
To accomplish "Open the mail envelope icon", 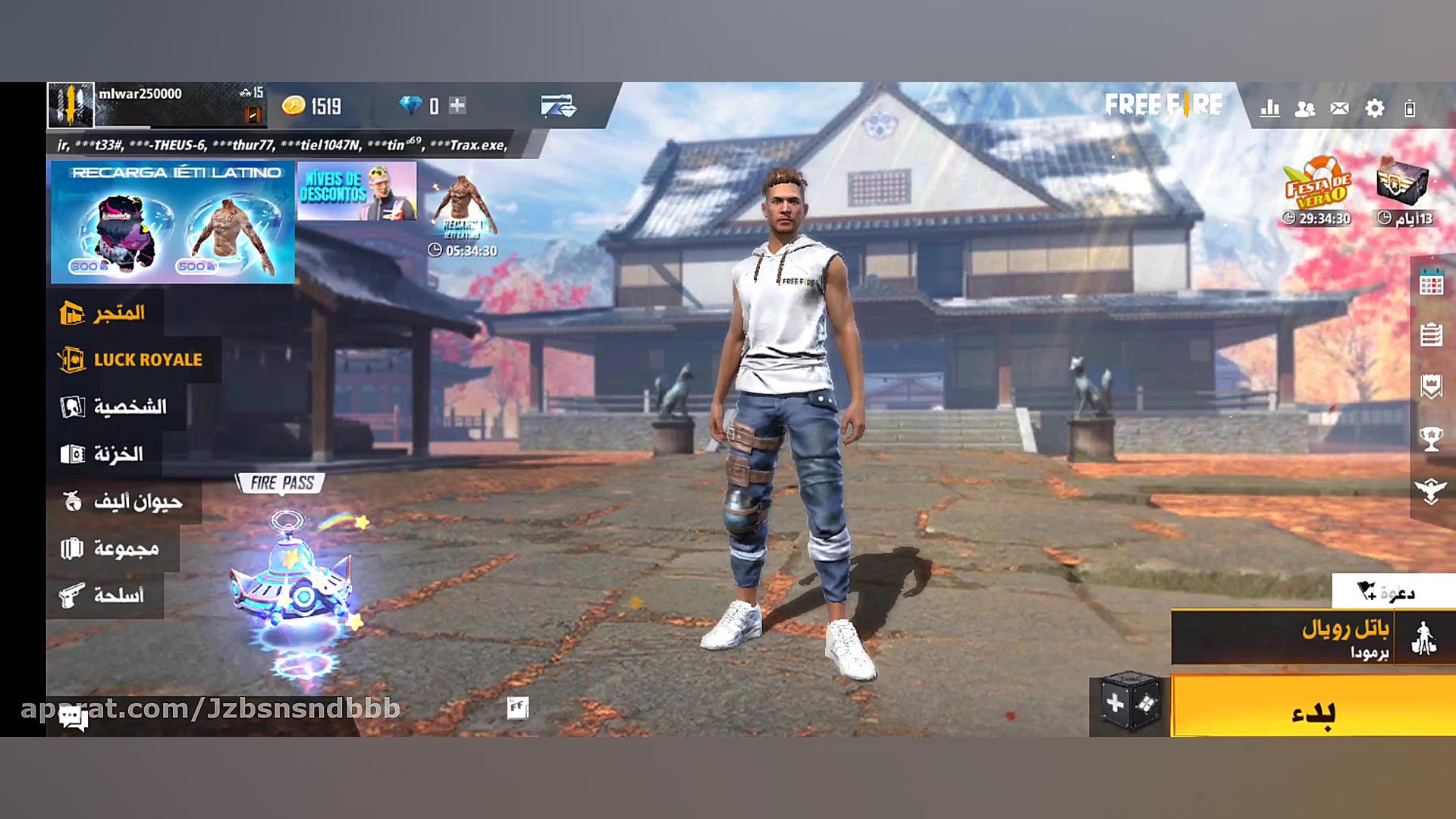I will pos(1339,108).
